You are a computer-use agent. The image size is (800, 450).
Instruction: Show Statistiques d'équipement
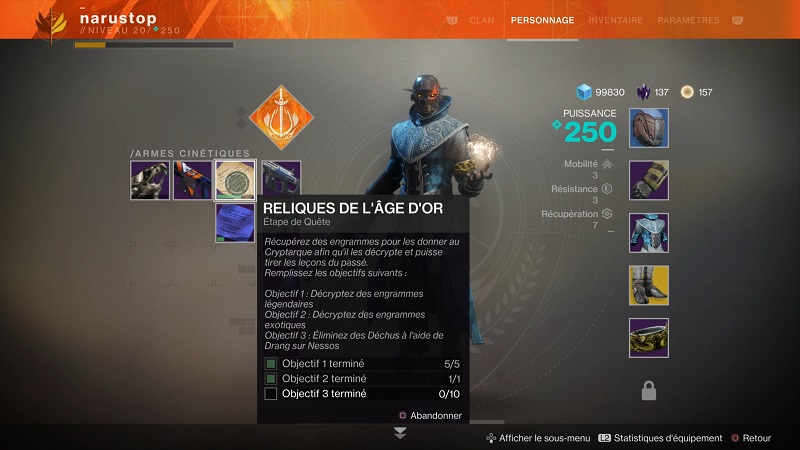tap(659, 438)
